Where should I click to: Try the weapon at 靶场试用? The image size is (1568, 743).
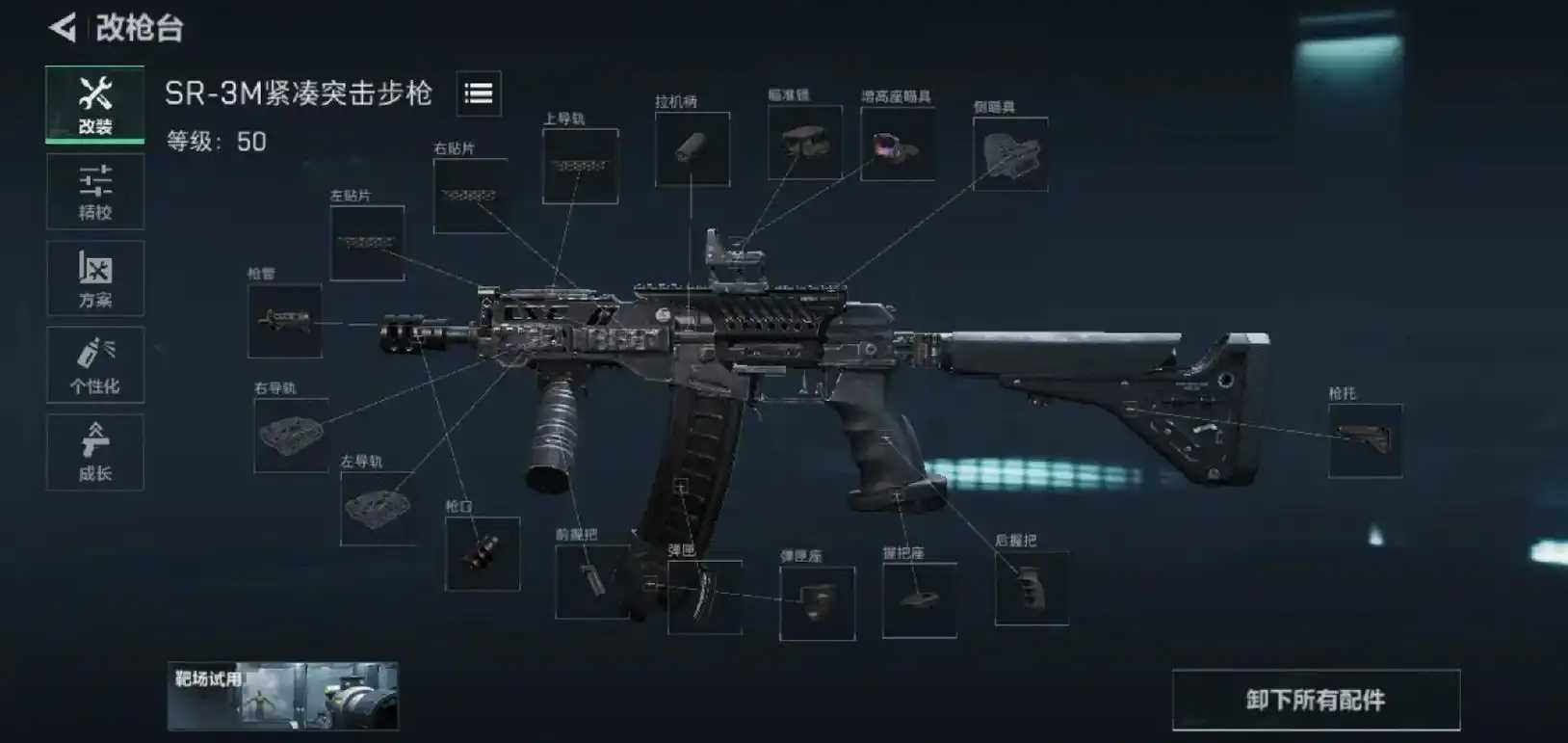tap(282, 696)
